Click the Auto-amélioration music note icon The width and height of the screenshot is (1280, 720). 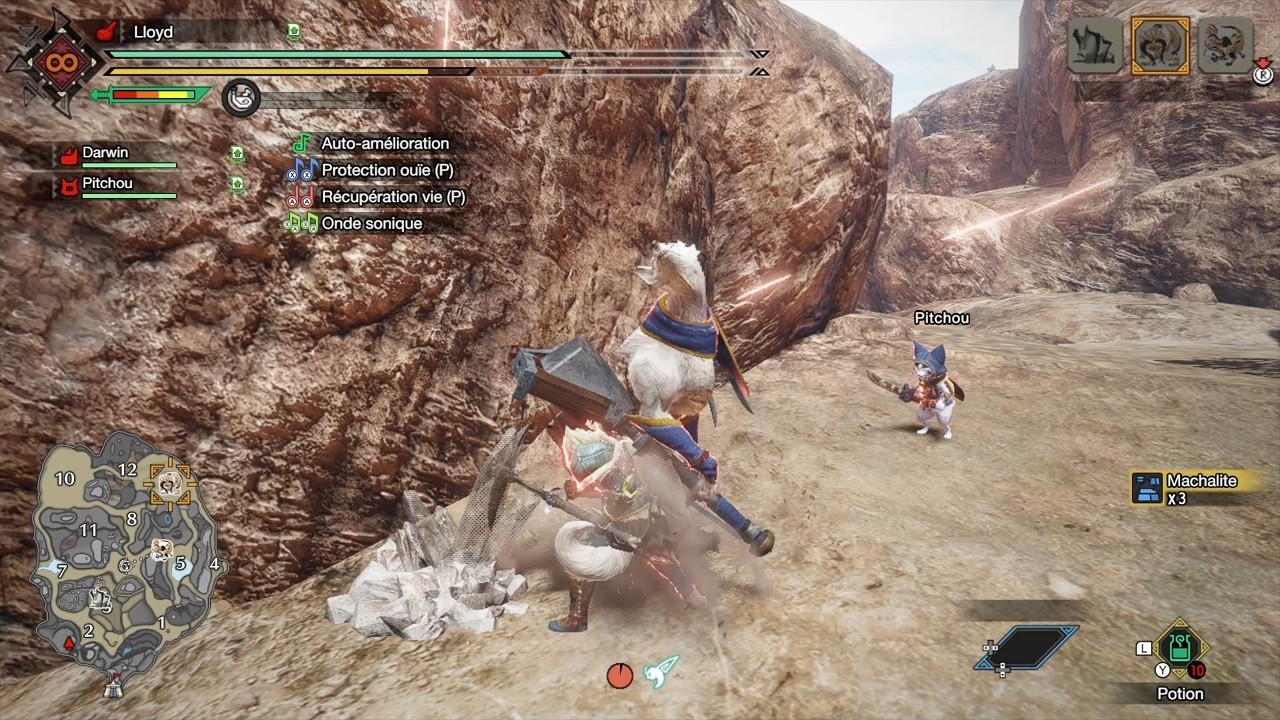click(x=303, y=143)
